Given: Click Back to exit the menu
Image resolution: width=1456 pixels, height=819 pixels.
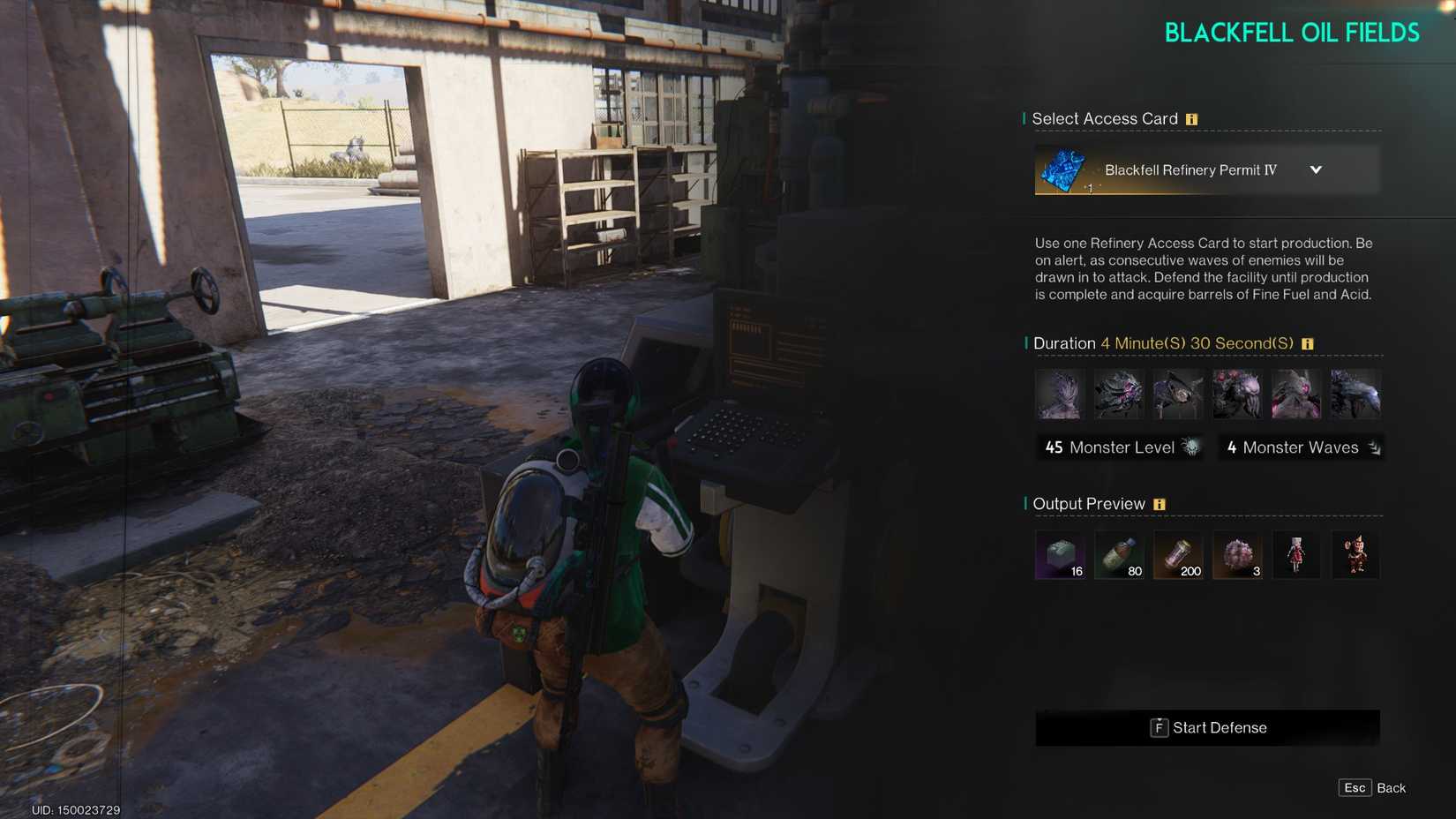Looking at the screenshot, I should coord(1392,787).
